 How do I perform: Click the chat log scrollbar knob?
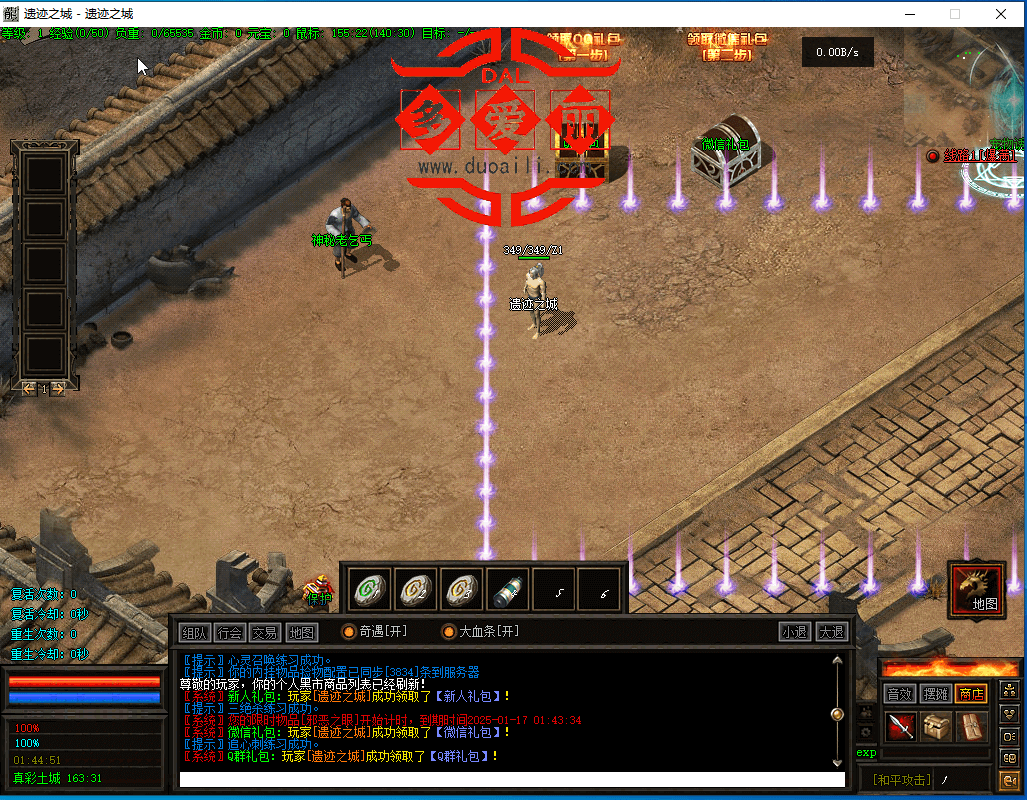[x=837, y=714]
